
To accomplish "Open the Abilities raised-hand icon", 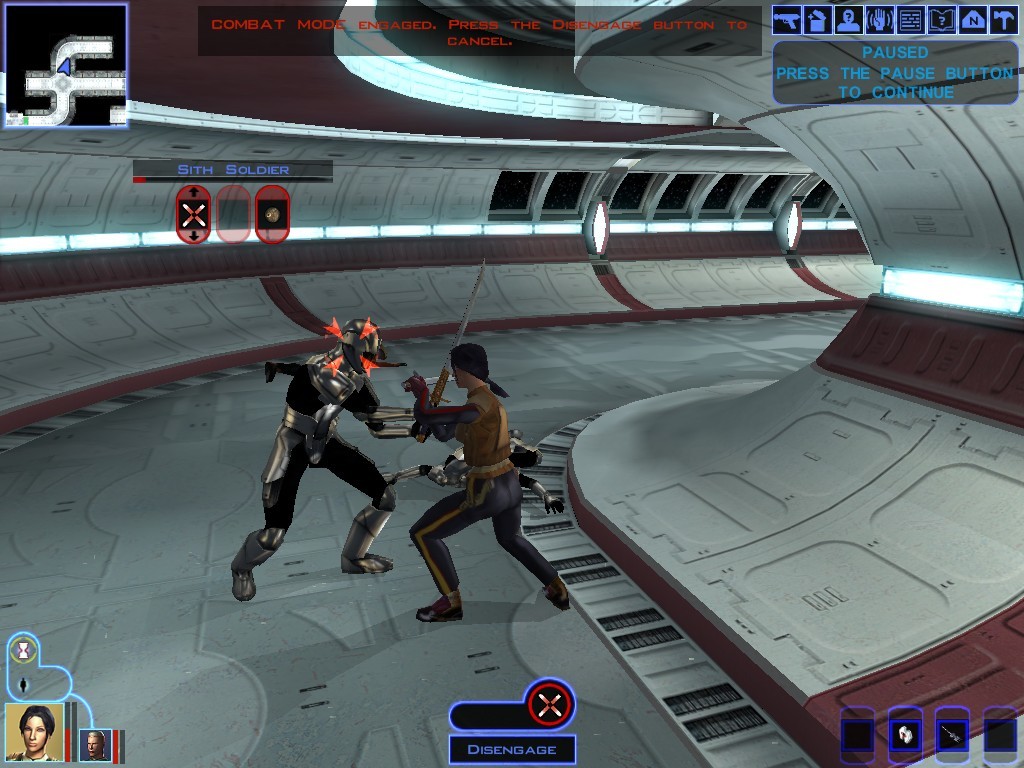I will coord(880,19).
